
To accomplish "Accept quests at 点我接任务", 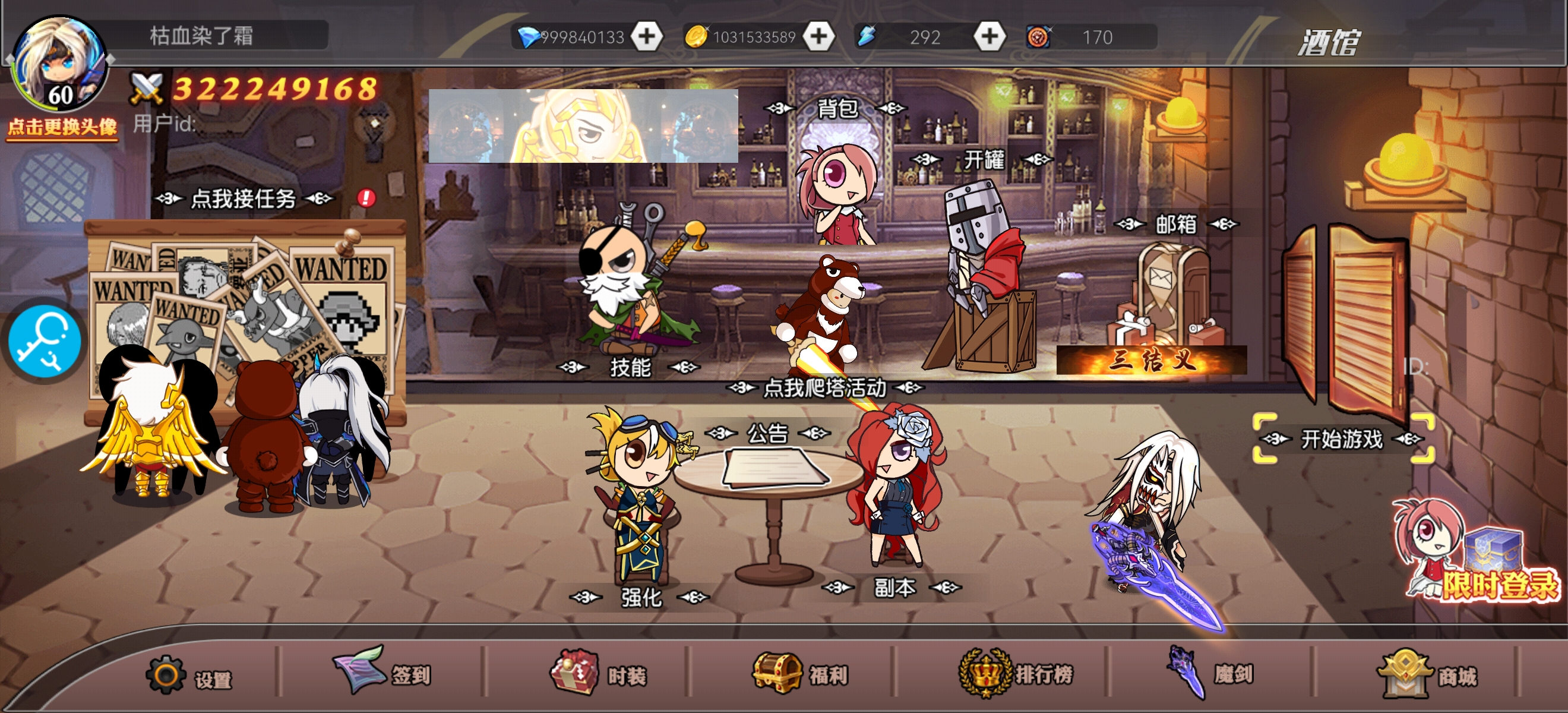I will tap(244, 198).
